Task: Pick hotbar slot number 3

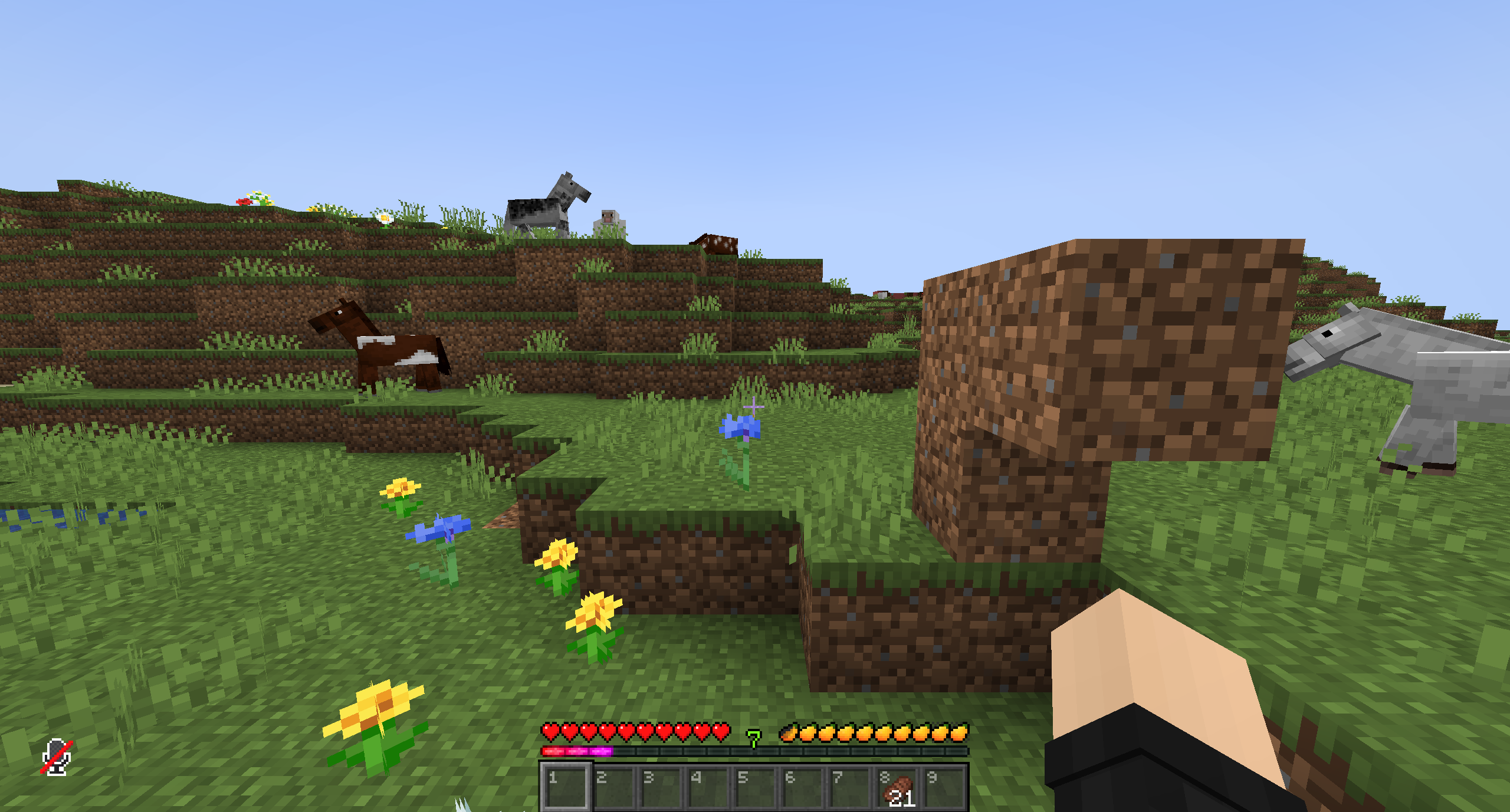Action: point(660,787)
